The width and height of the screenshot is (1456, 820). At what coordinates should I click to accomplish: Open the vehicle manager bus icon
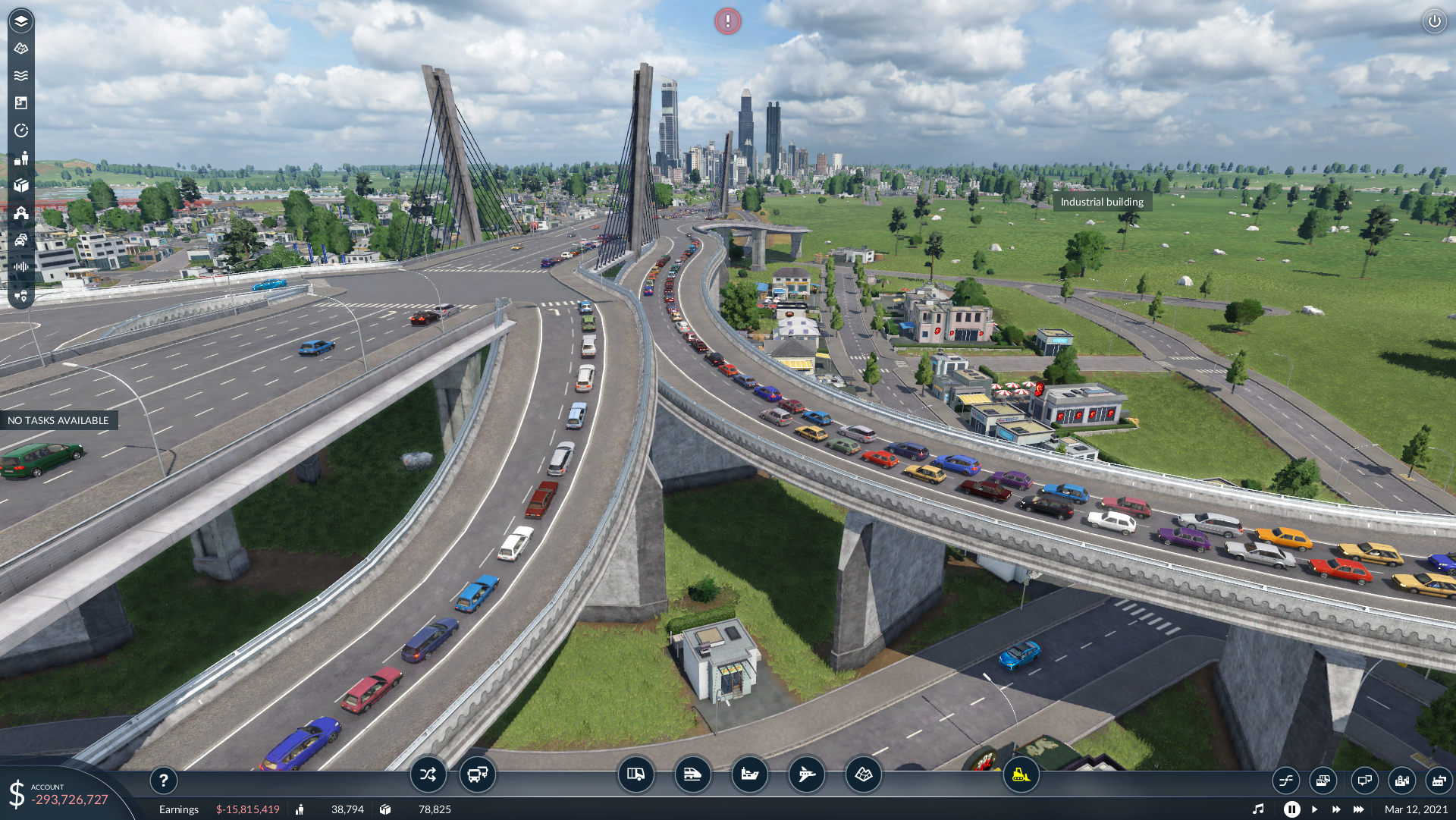478,774
